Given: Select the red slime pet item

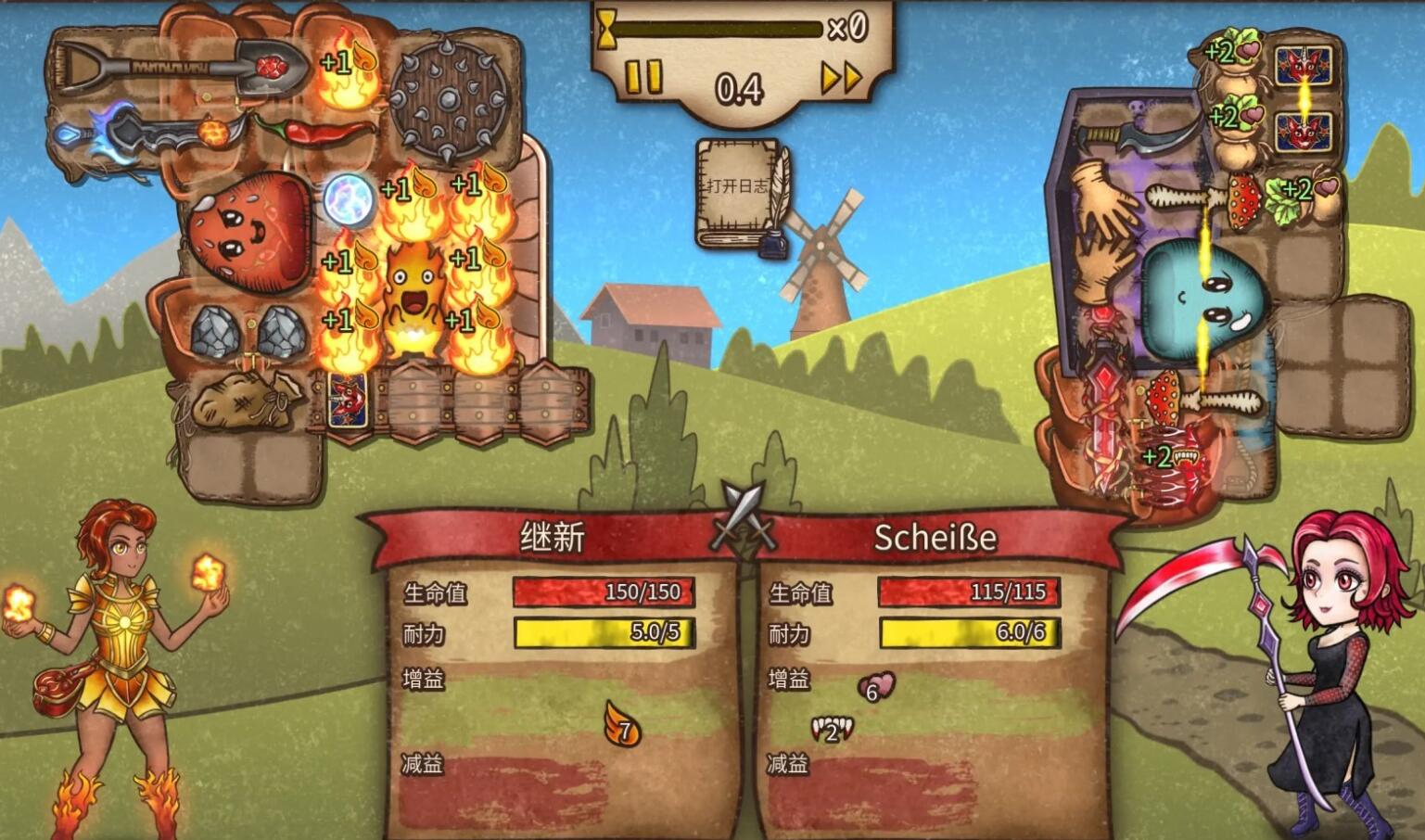Looking at the screenshot, I should pyautogui.click(x=248, y=229).
